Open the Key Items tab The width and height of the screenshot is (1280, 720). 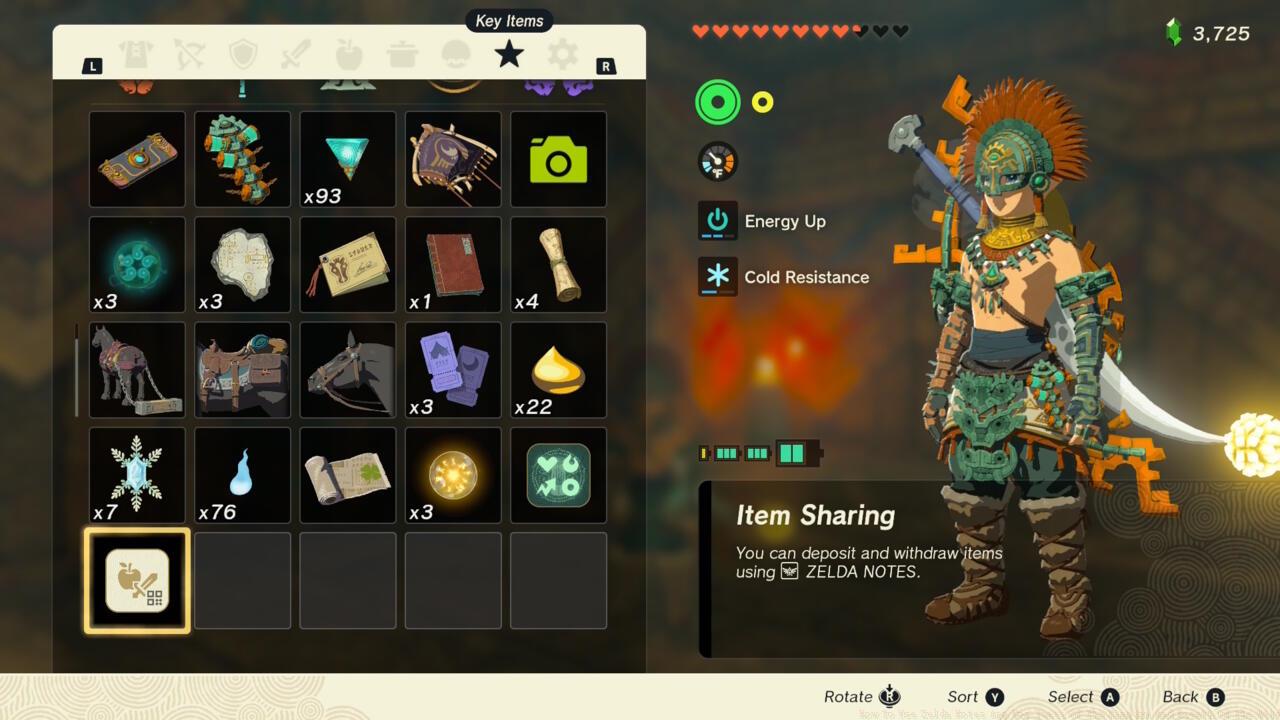509,55
